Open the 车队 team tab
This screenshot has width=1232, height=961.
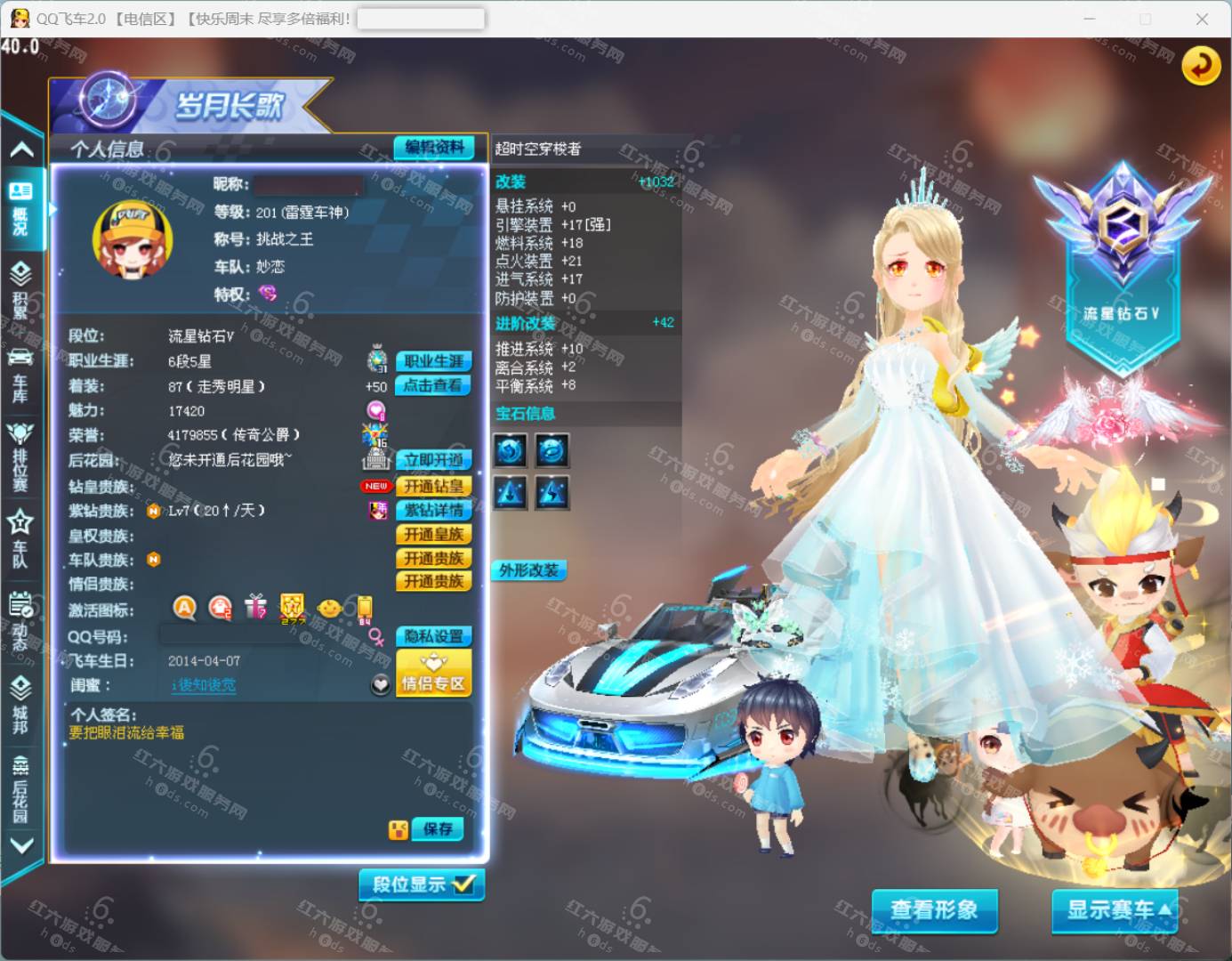(20, 538)
